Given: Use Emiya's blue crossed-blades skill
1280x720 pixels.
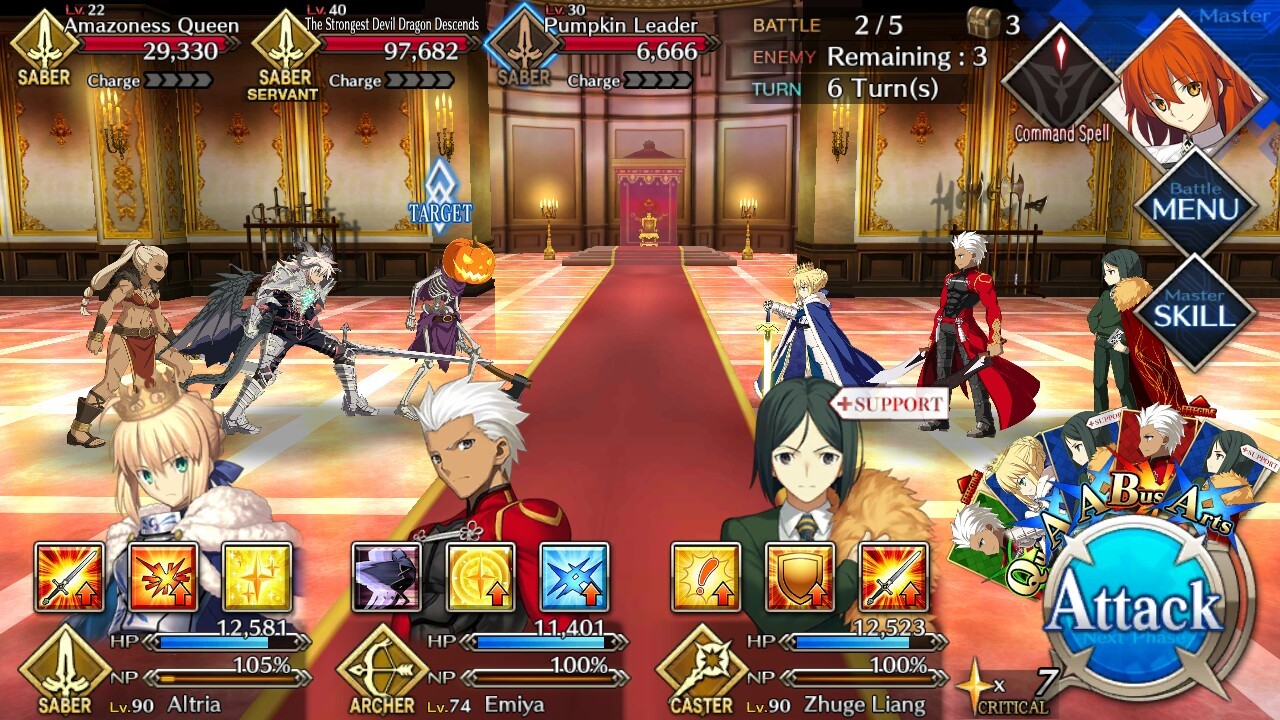Looking at the screenshot, I should (x=574, y=577).
